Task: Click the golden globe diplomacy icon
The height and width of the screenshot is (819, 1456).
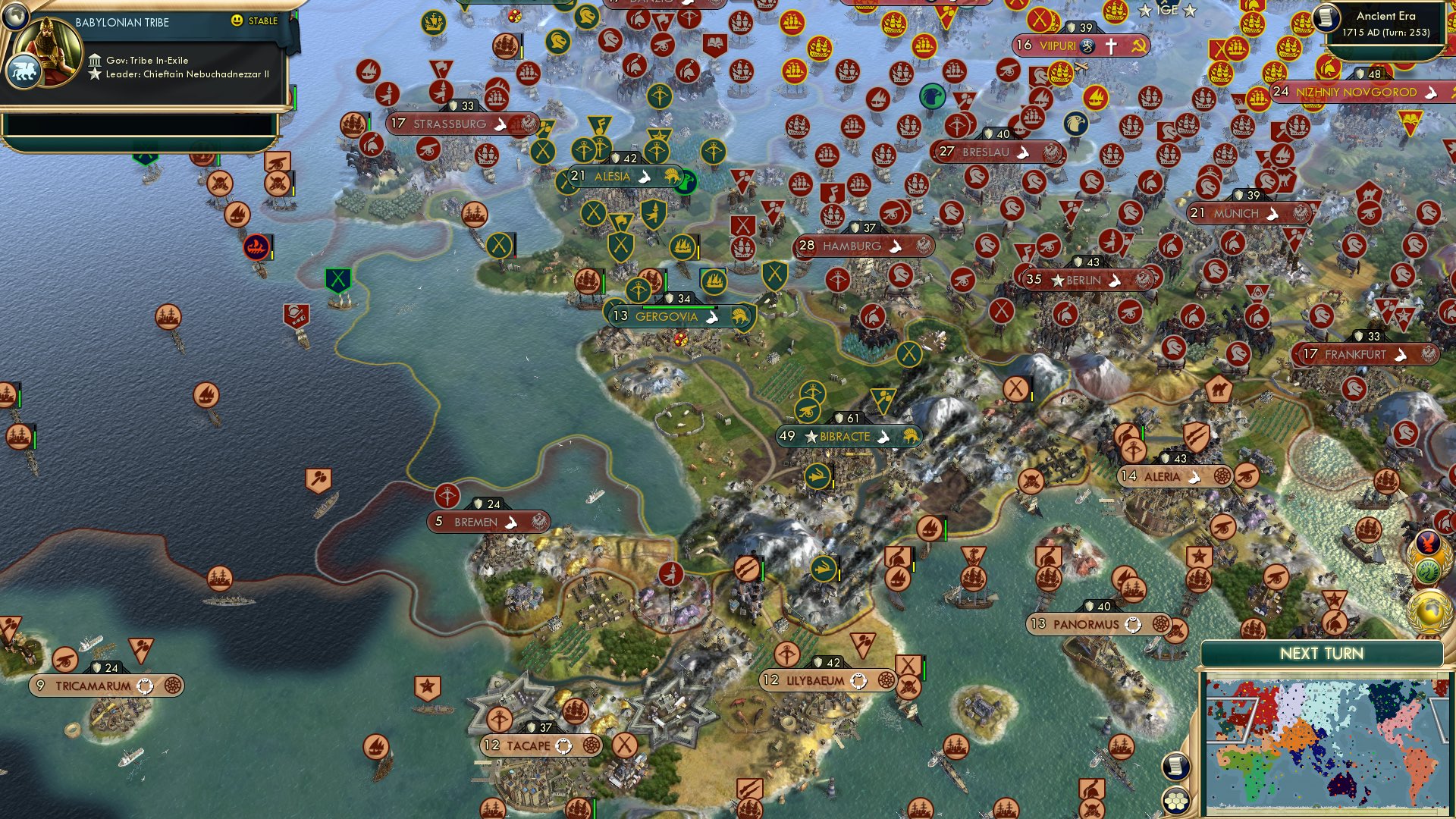Action: click(1429, 607)
